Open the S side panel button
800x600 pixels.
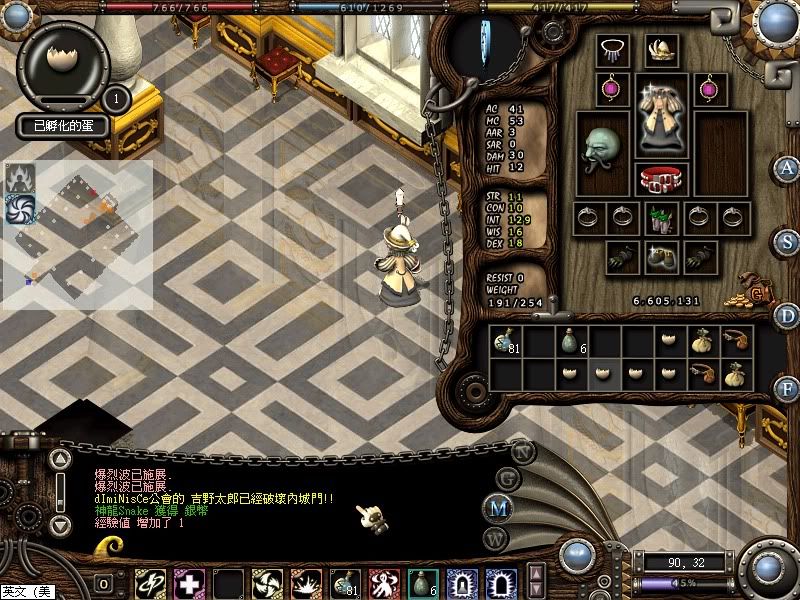tap(788, 241)
